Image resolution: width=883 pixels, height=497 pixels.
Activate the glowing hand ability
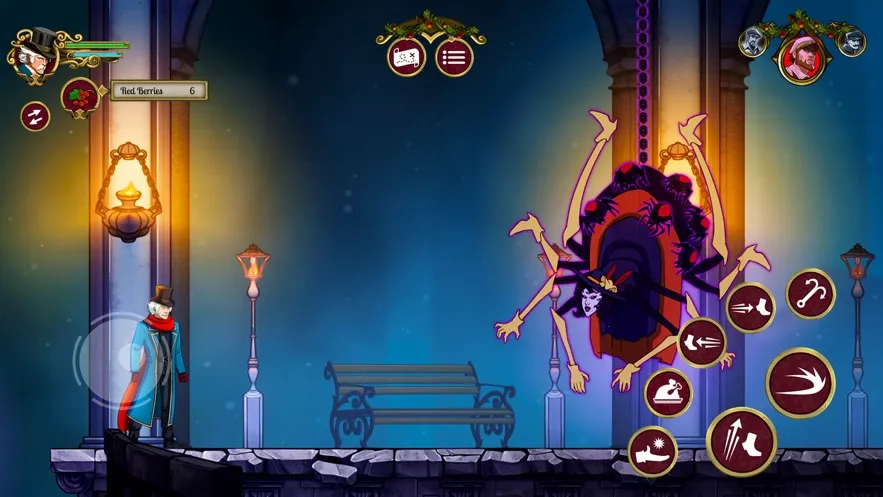point(653,451)
